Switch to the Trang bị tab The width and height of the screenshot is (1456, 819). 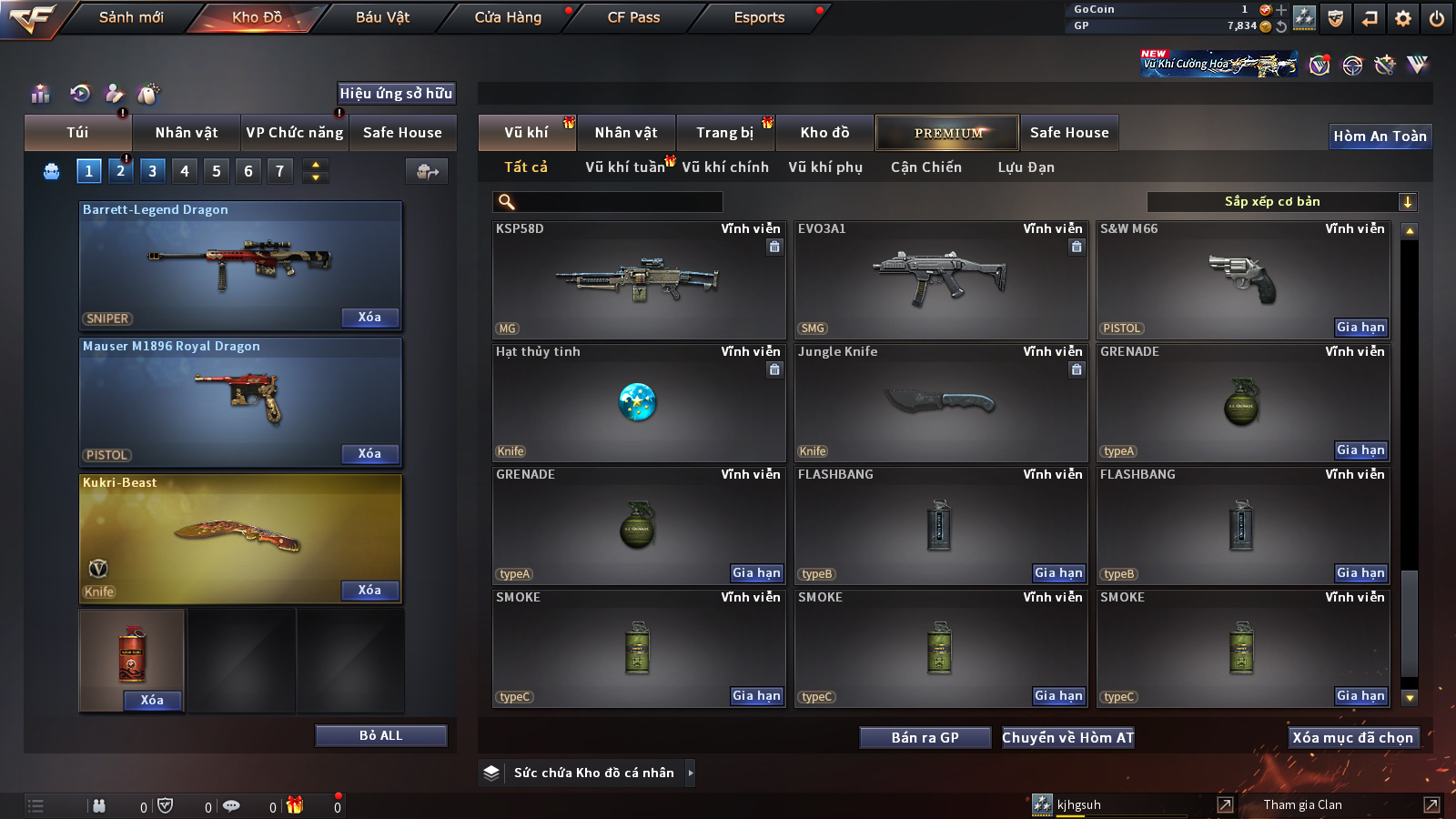point(724,133)
